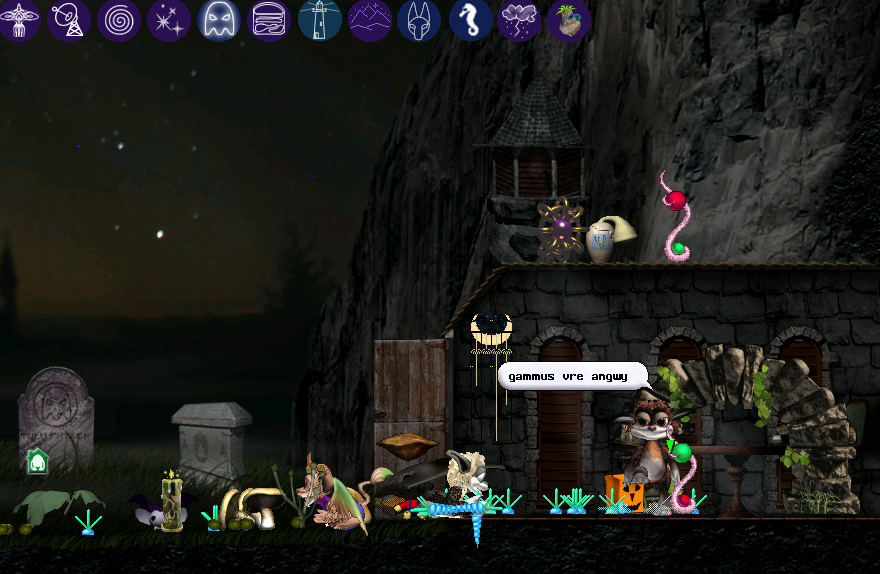Click the storm cloud icon

coord(519,19)
